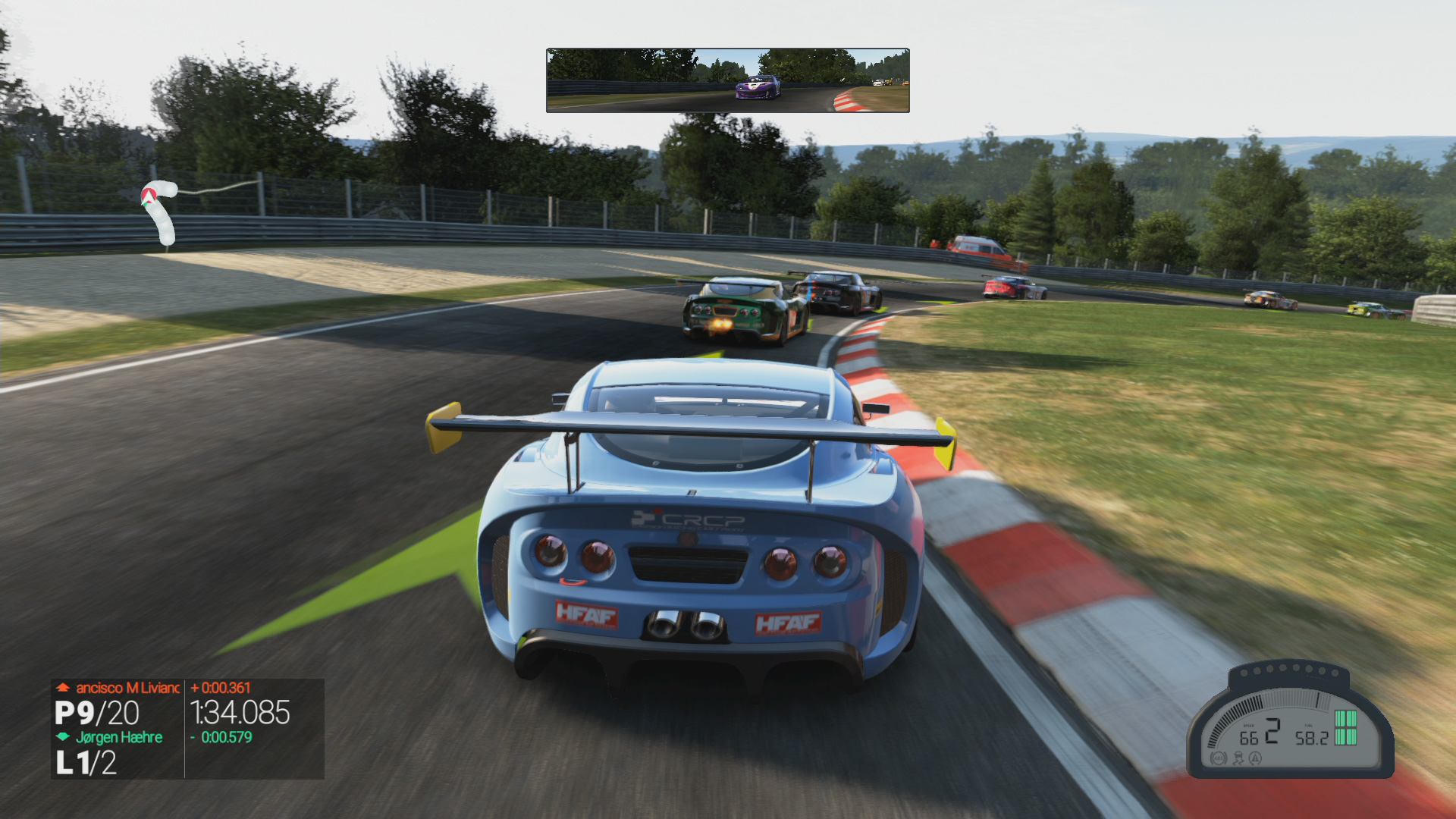Select the driver ahead M Livianc entry

click(127, 688)
